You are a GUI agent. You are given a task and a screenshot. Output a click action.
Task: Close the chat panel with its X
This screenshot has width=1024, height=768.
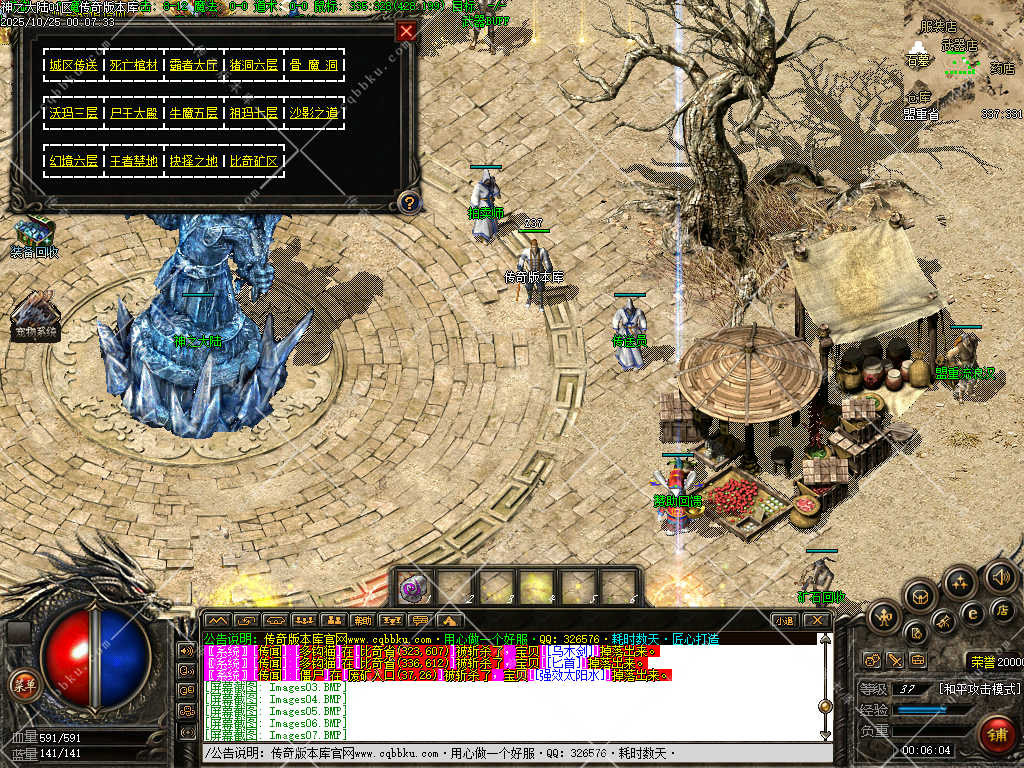(817, 620)
